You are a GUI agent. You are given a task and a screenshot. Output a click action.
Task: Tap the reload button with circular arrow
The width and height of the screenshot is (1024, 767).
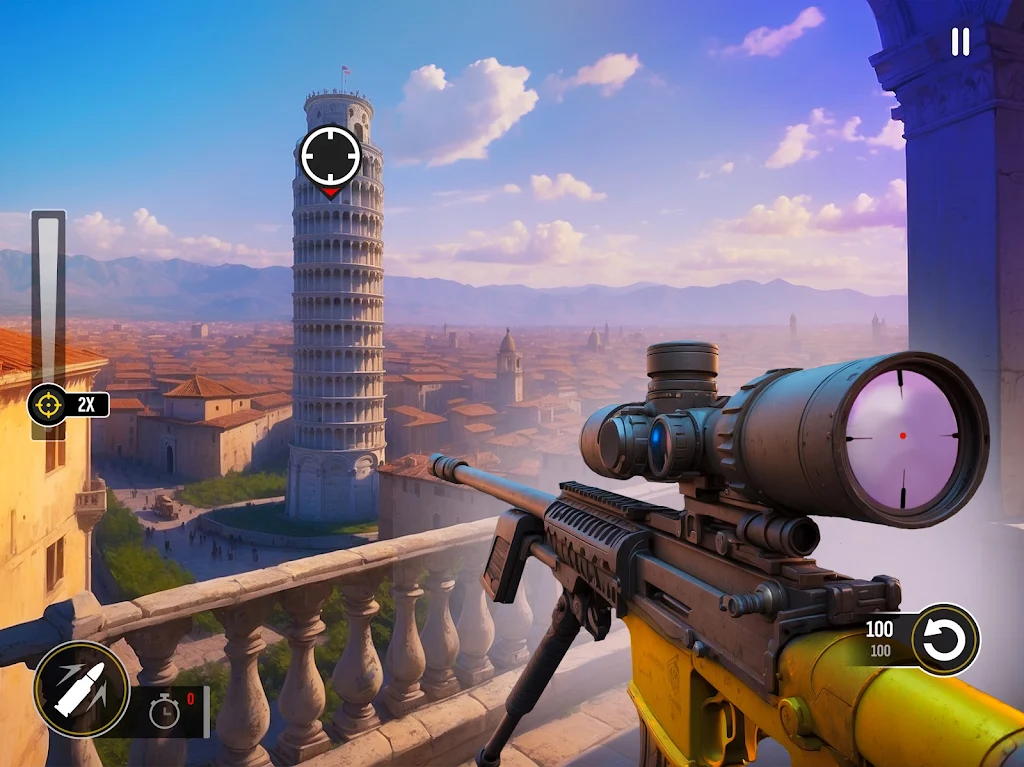click(x=945, y=640)
